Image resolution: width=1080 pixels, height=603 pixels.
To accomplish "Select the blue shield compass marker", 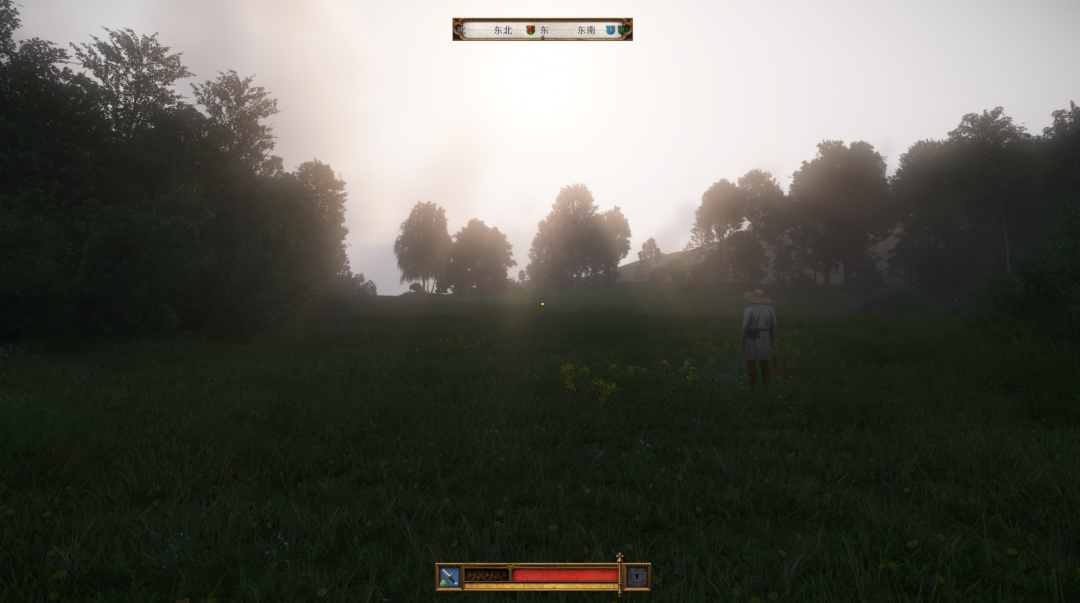I will pos(609,30).
